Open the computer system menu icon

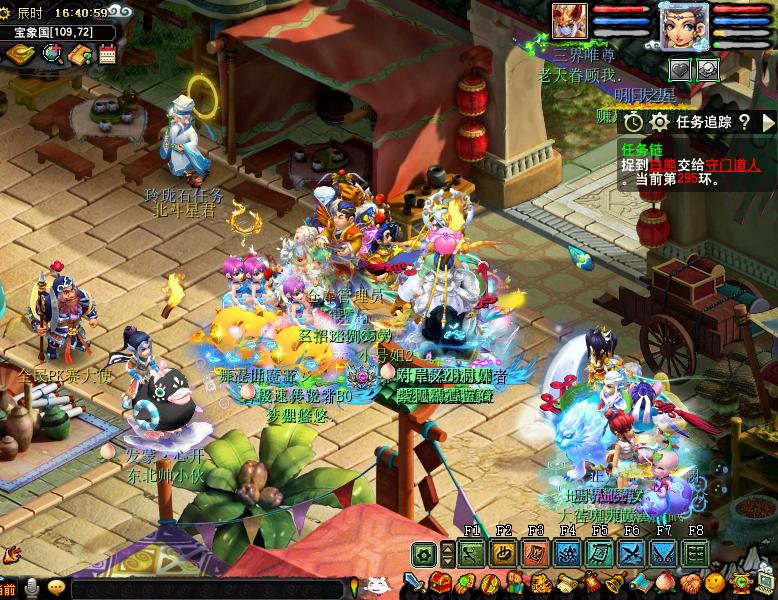[765, 584]
